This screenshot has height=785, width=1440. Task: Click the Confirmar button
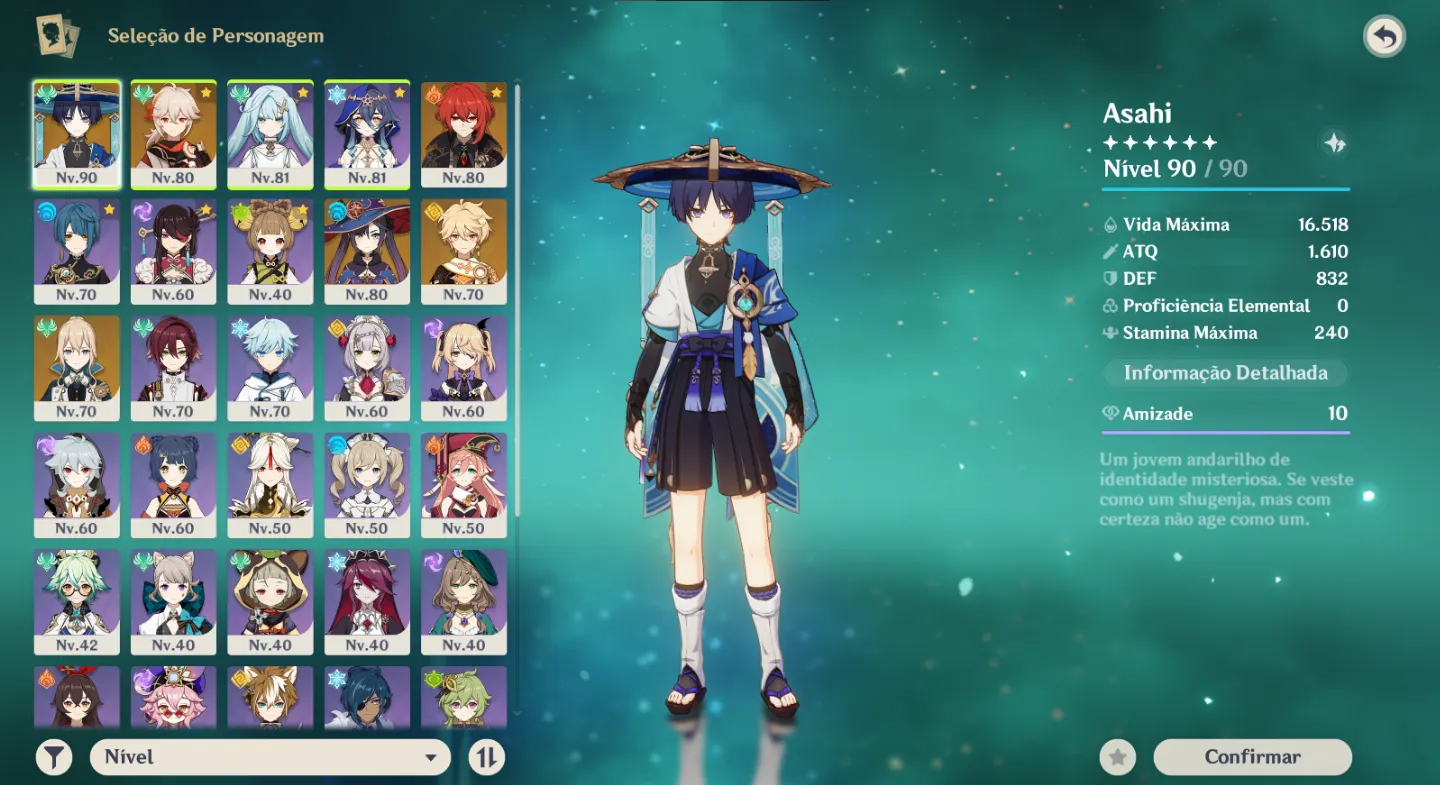coord(1252,757)
